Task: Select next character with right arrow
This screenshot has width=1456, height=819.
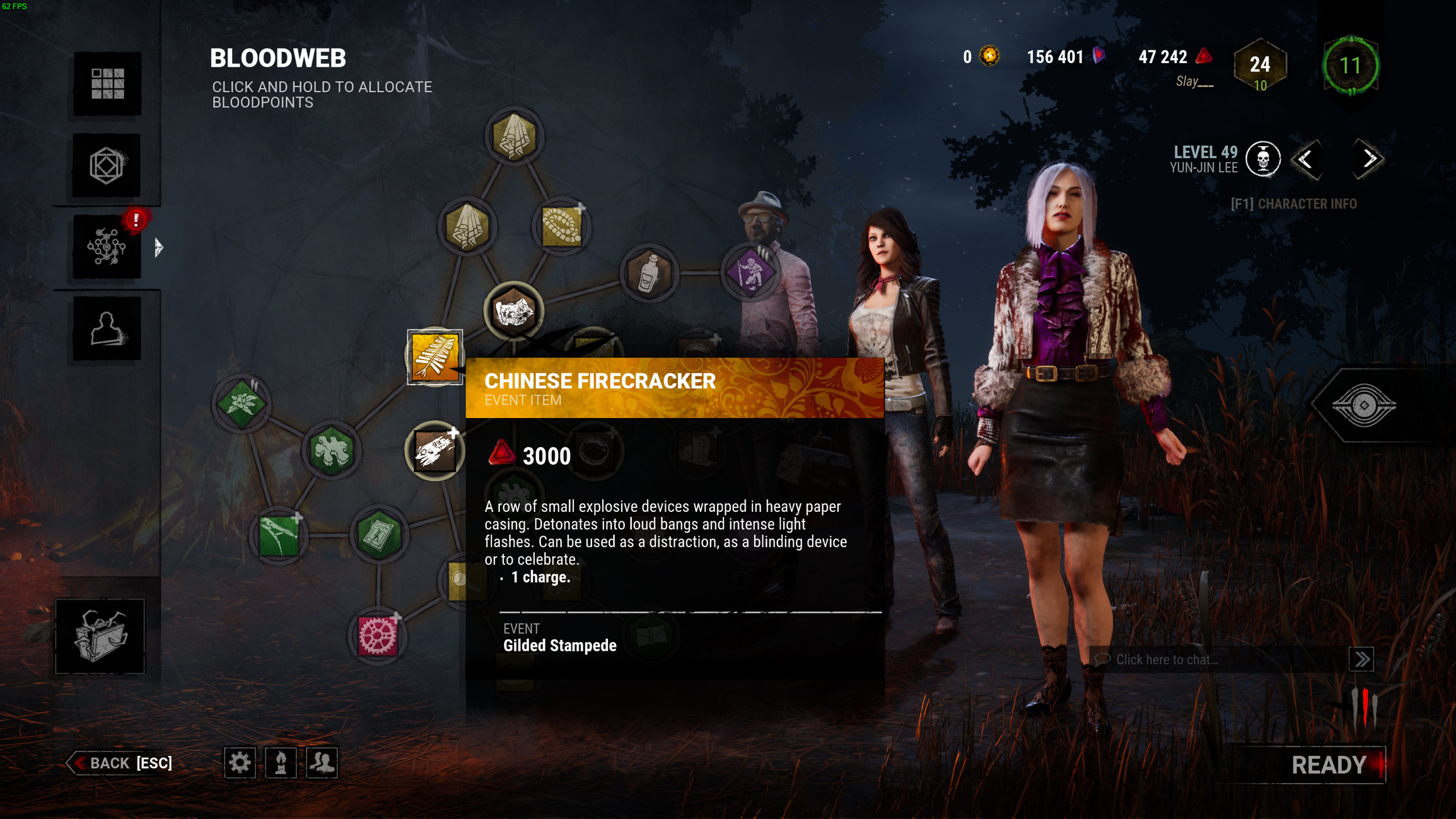Action: click(x=1368, y=160)
